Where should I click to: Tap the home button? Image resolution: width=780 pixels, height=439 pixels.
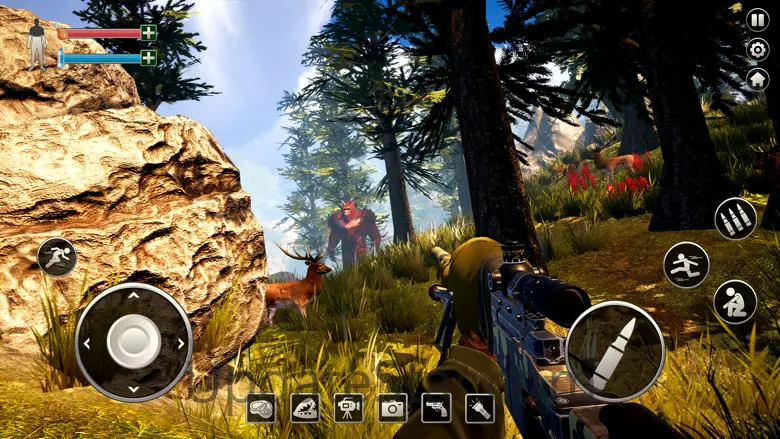pos(758,79)
